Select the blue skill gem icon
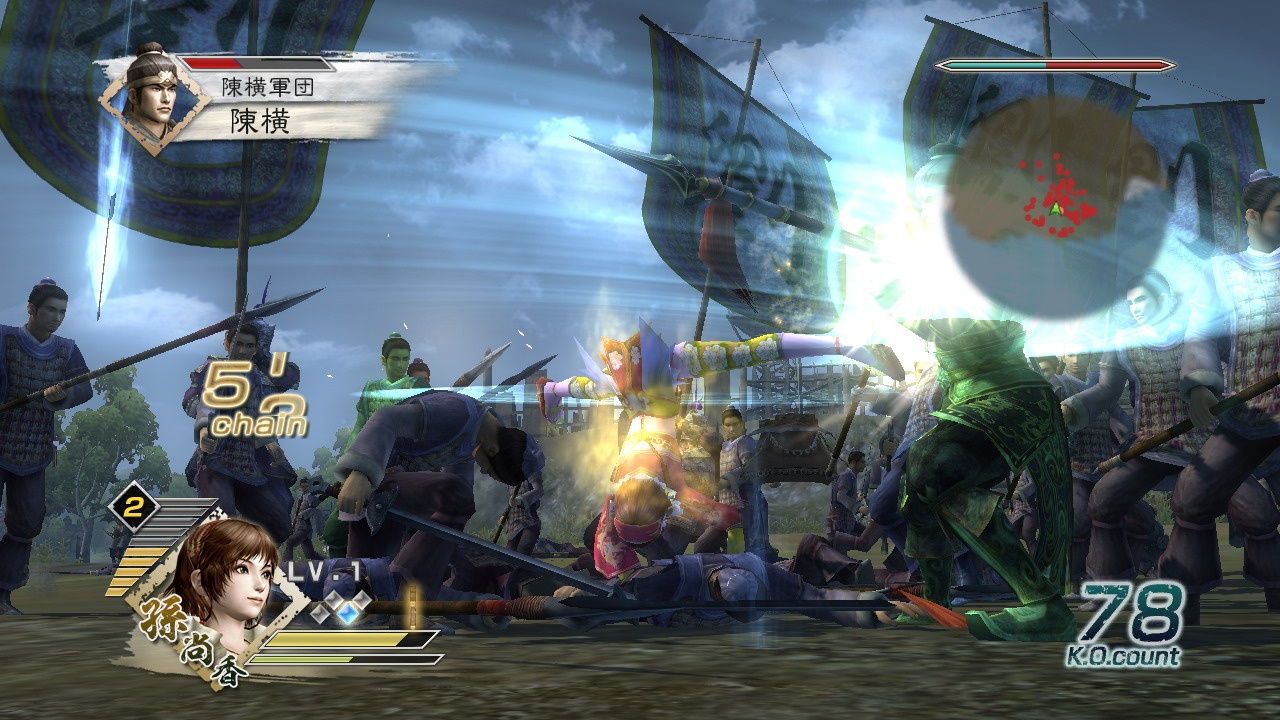 pos(351,608)
